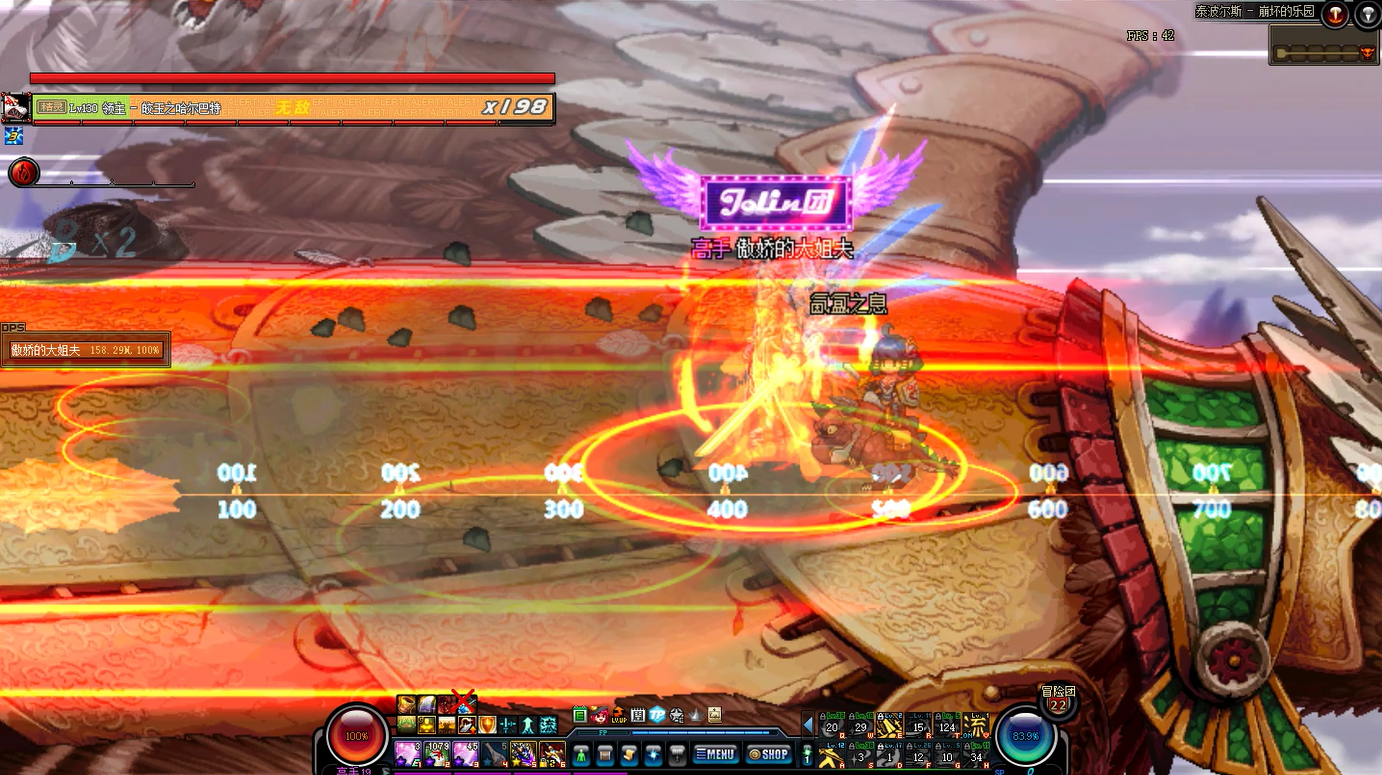This screenshot has width=1382, height=775.
Task: Open the SHOP button
Action: click(x=768, y=754)
